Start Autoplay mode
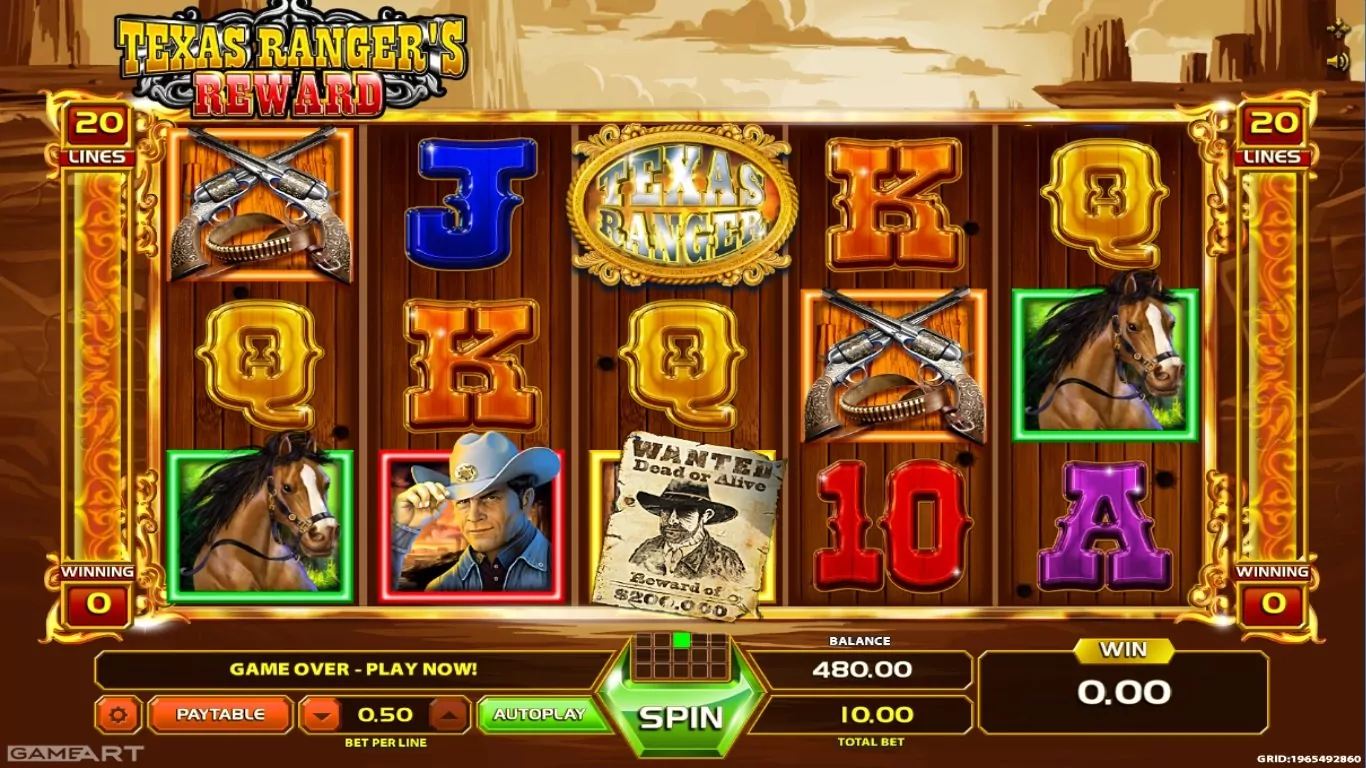Screen dimensions: 1366x768 tap(539, 714)
